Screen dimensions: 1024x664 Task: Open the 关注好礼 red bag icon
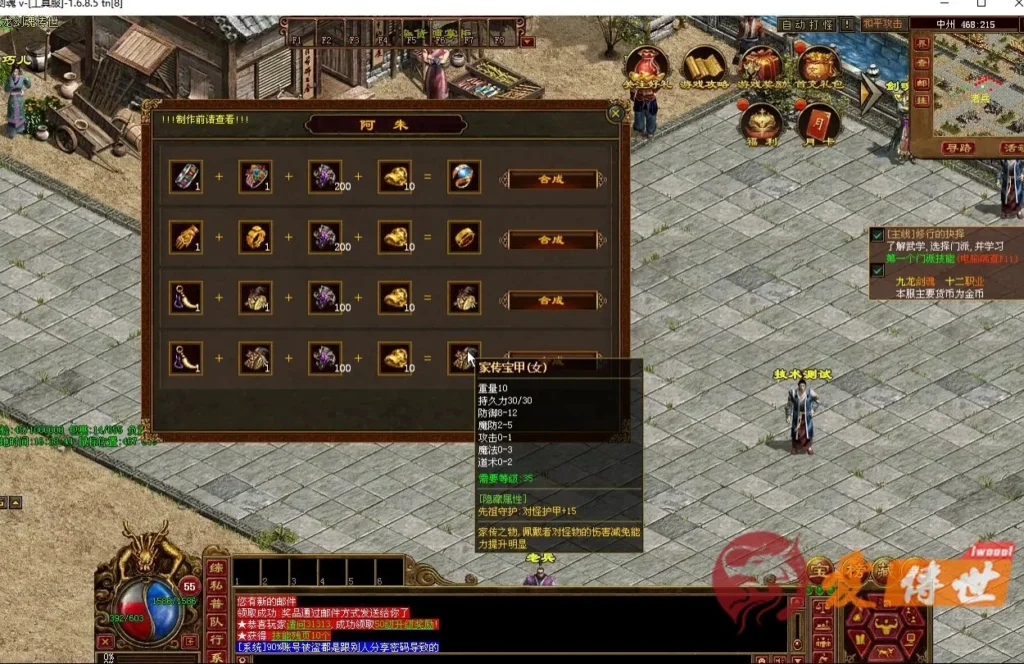[x=646, y=68]
